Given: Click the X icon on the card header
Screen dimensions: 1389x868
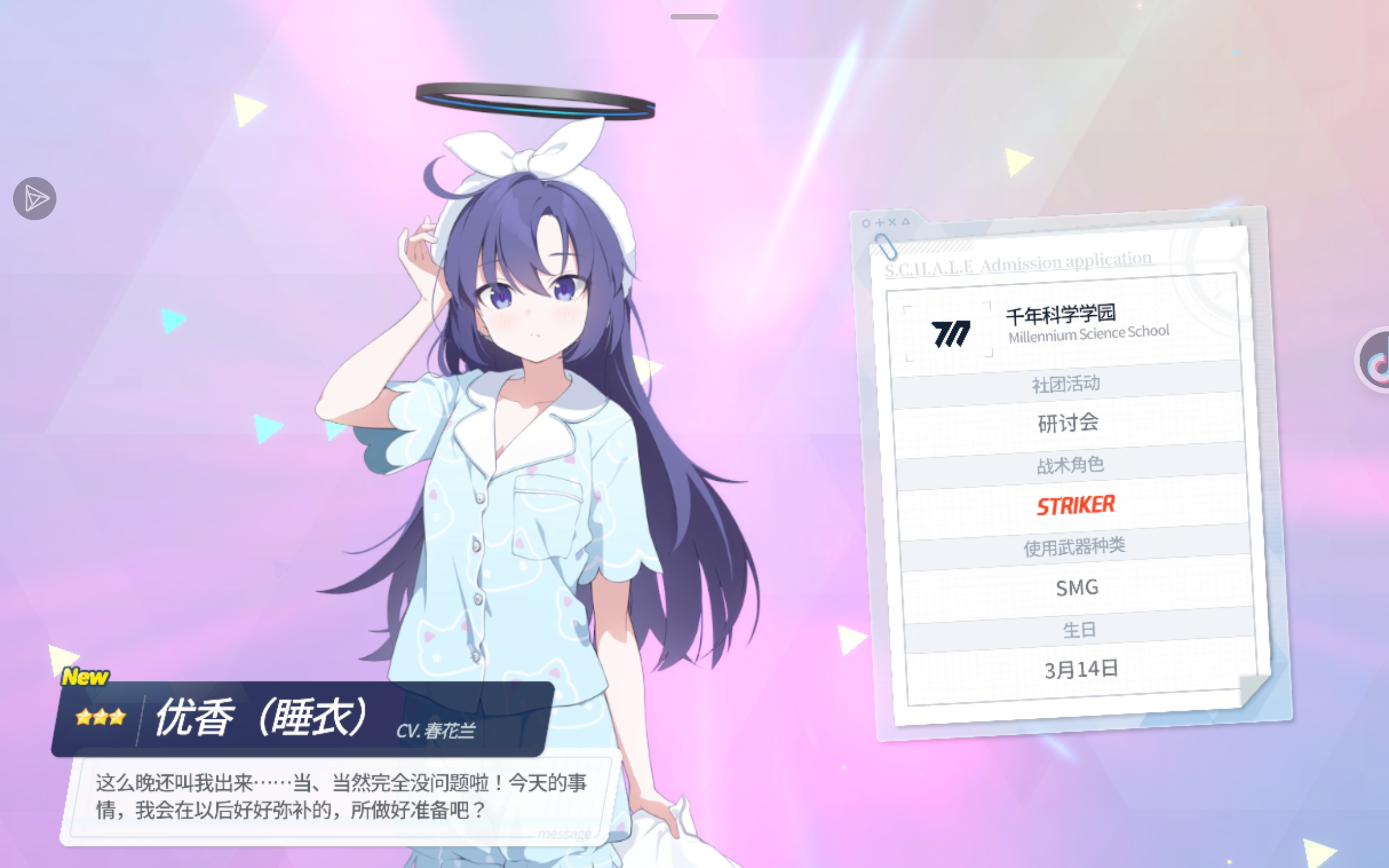Looking at the screenshot, I should click(x=893, y=224).
